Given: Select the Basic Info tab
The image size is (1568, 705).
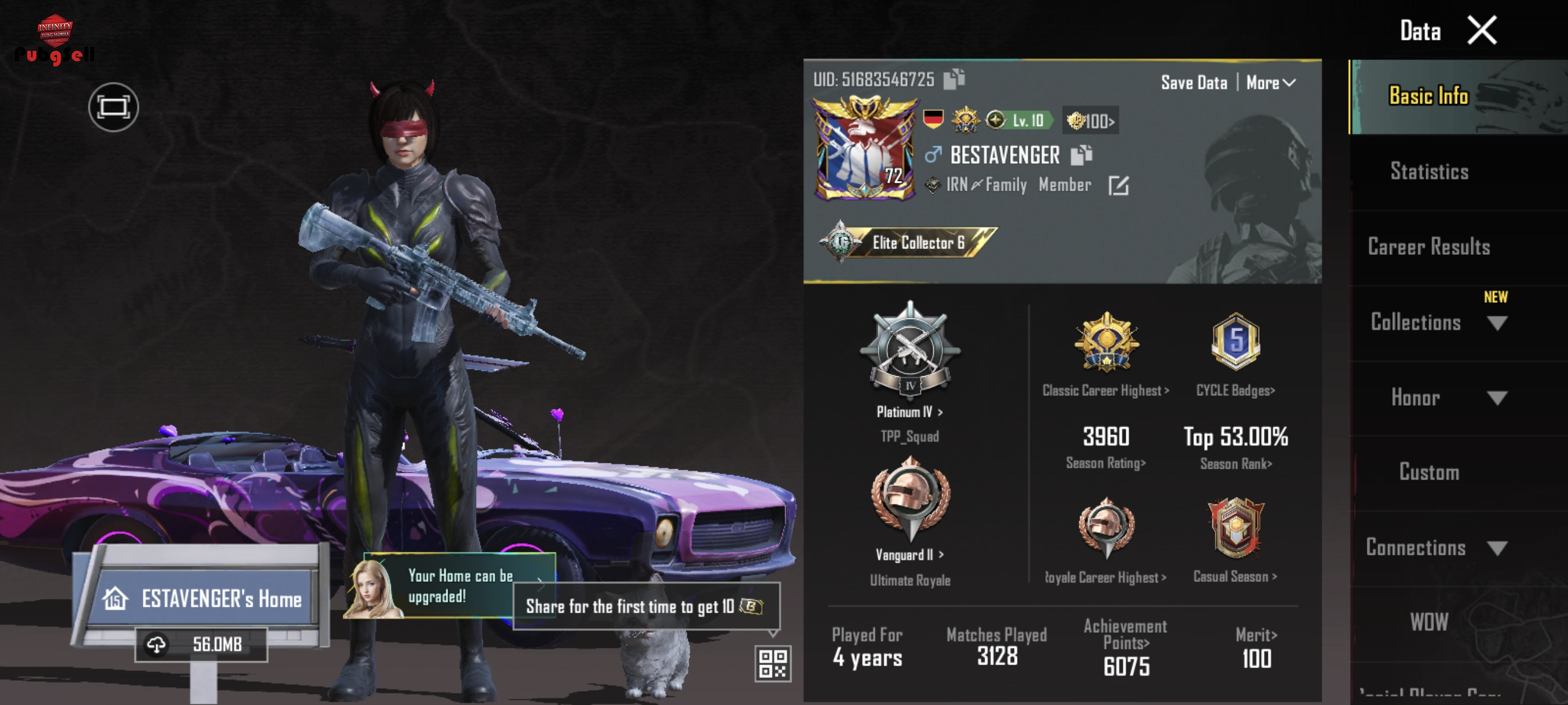Looking at the screenshot, I should pyautogui.click(x=1429, y=96).
